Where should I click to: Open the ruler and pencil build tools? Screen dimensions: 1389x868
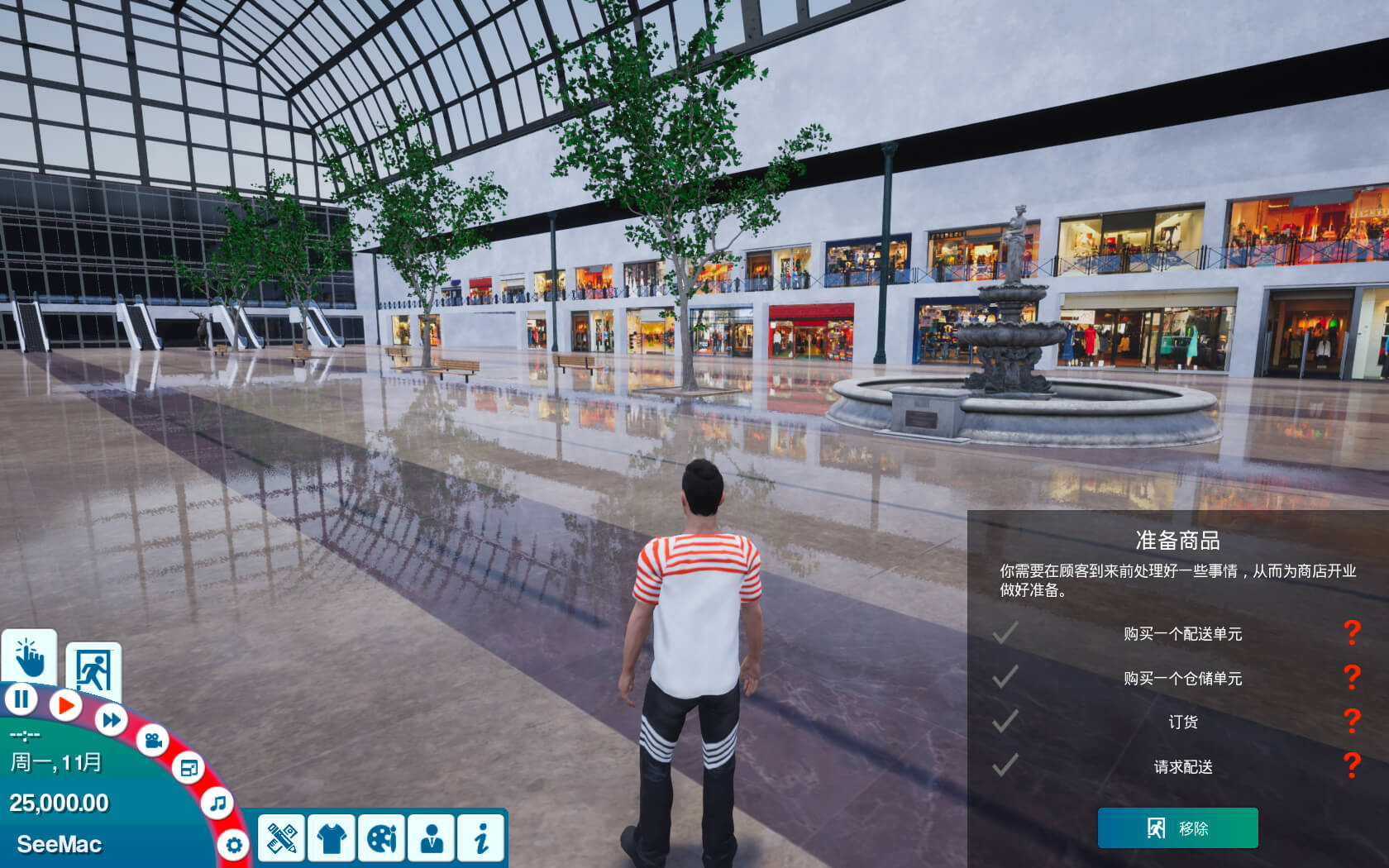click(281, 838)
